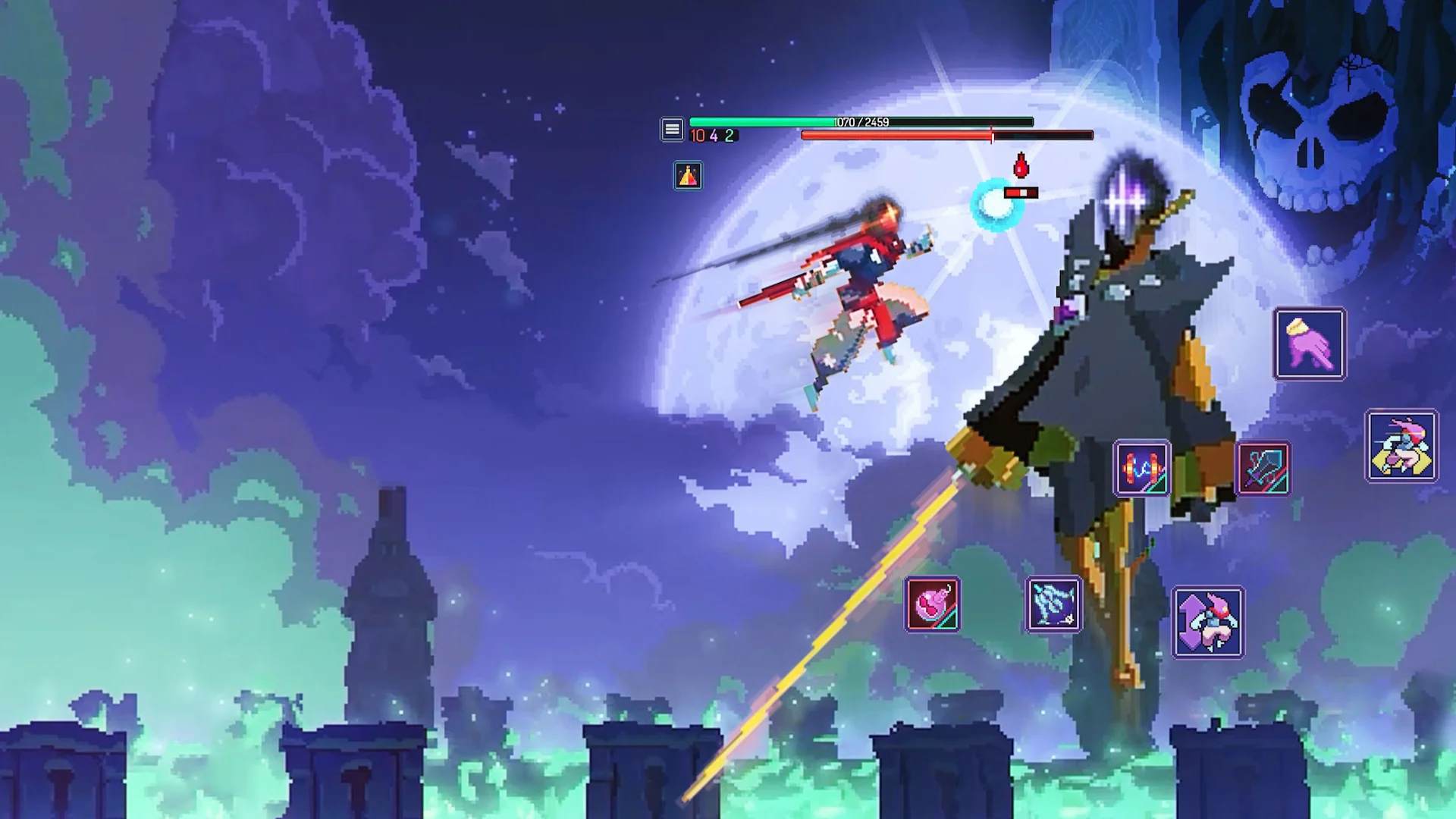Activate the red coil lightning skill

click(1142, 468)
